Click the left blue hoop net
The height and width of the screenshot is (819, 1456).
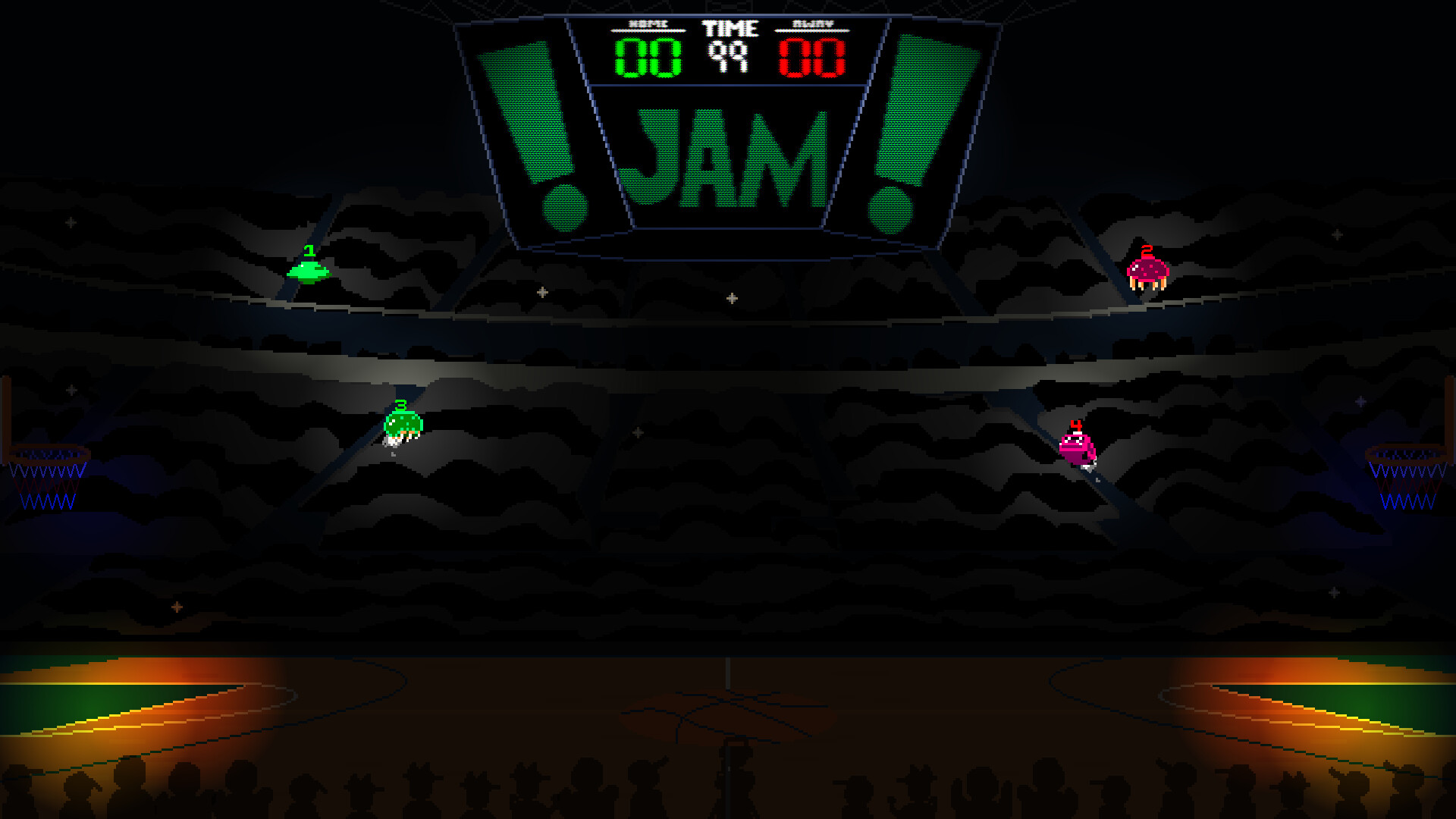click(x=47, y=485)
